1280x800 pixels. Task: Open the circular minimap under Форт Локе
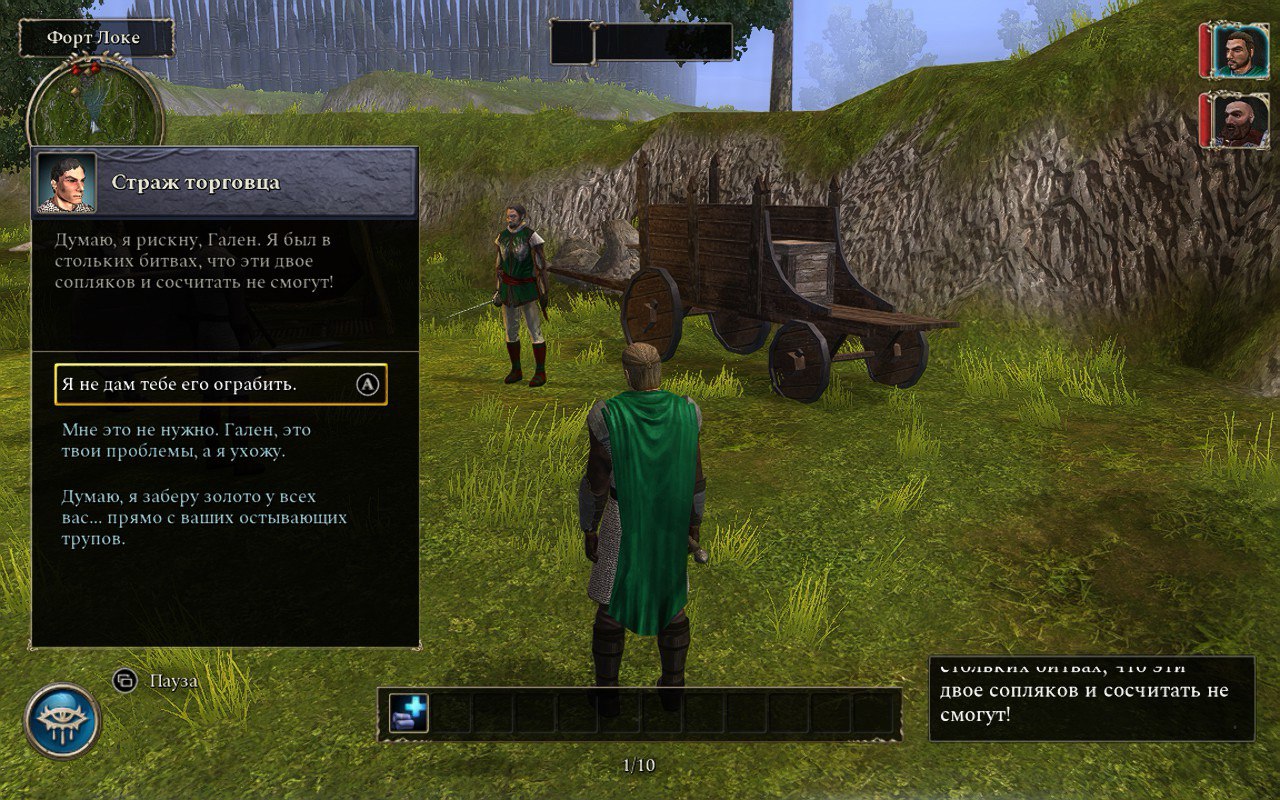point(96,104)
